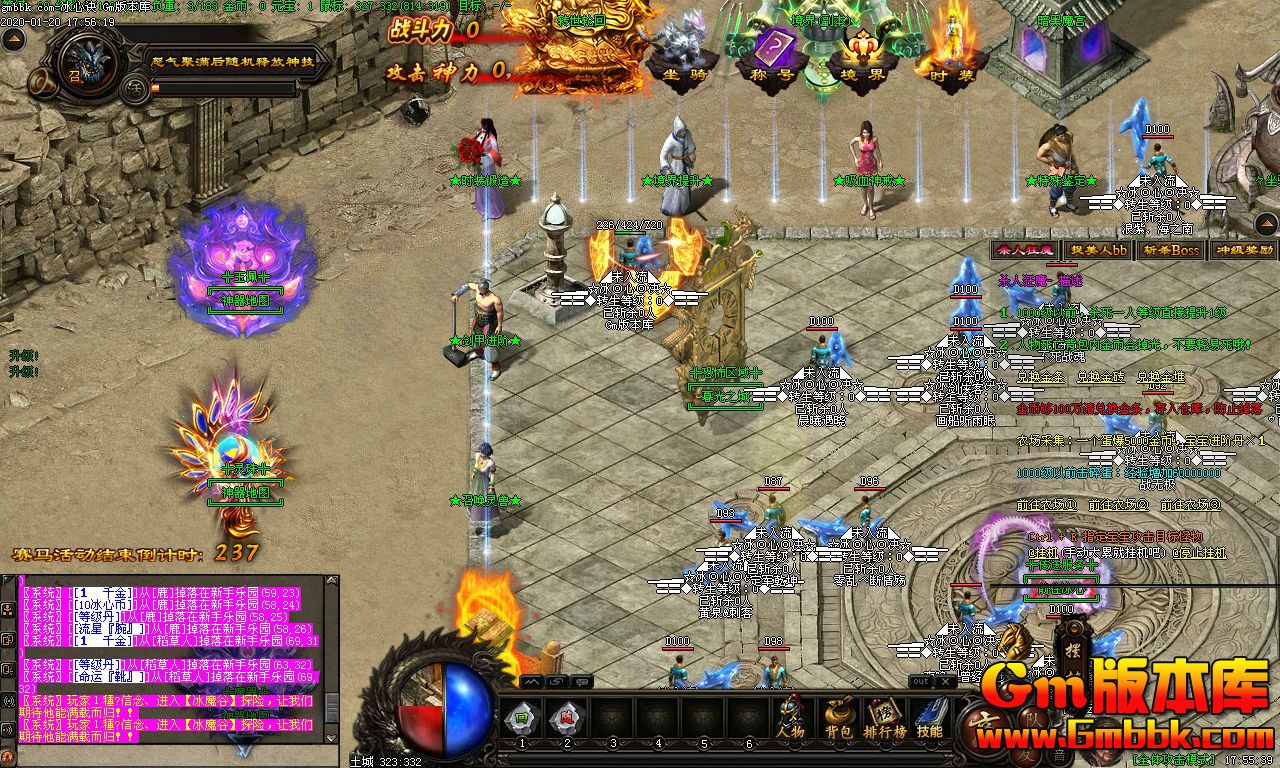The width and height of the screenshot is (1280, 768).
Task: Switch to the 杀人狂魔 tab
Action: tap(1023, 250)
